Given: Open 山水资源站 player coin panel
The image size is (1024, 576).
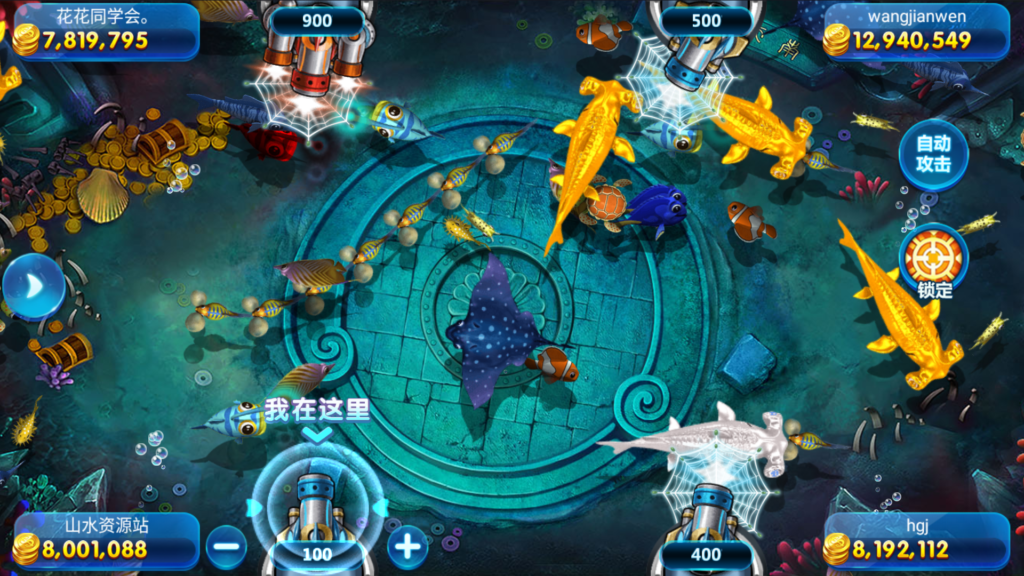Looking at the screenshot, I should coord(105,540).
